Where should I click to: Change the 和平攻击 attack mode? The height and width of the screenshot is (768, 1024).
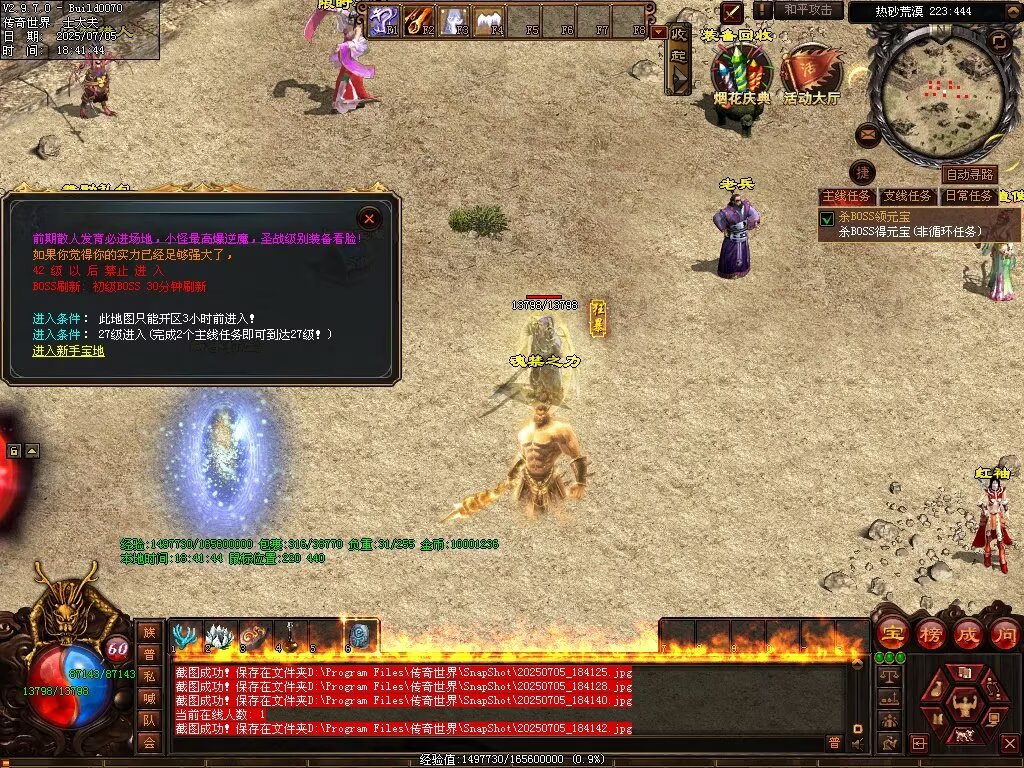tap(808, 10)
